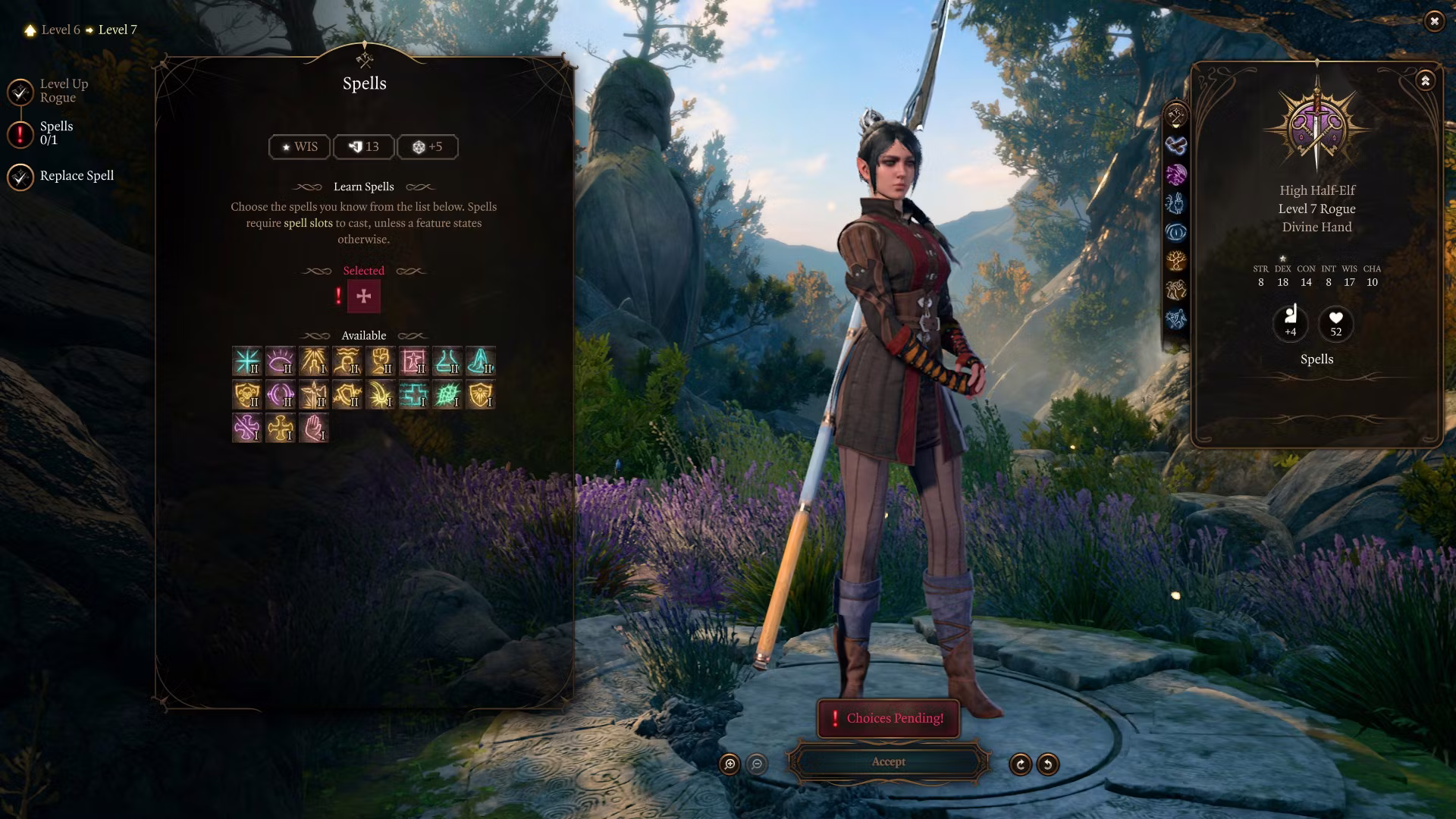Rotate the character counter-clockwise

[1047, 764]
